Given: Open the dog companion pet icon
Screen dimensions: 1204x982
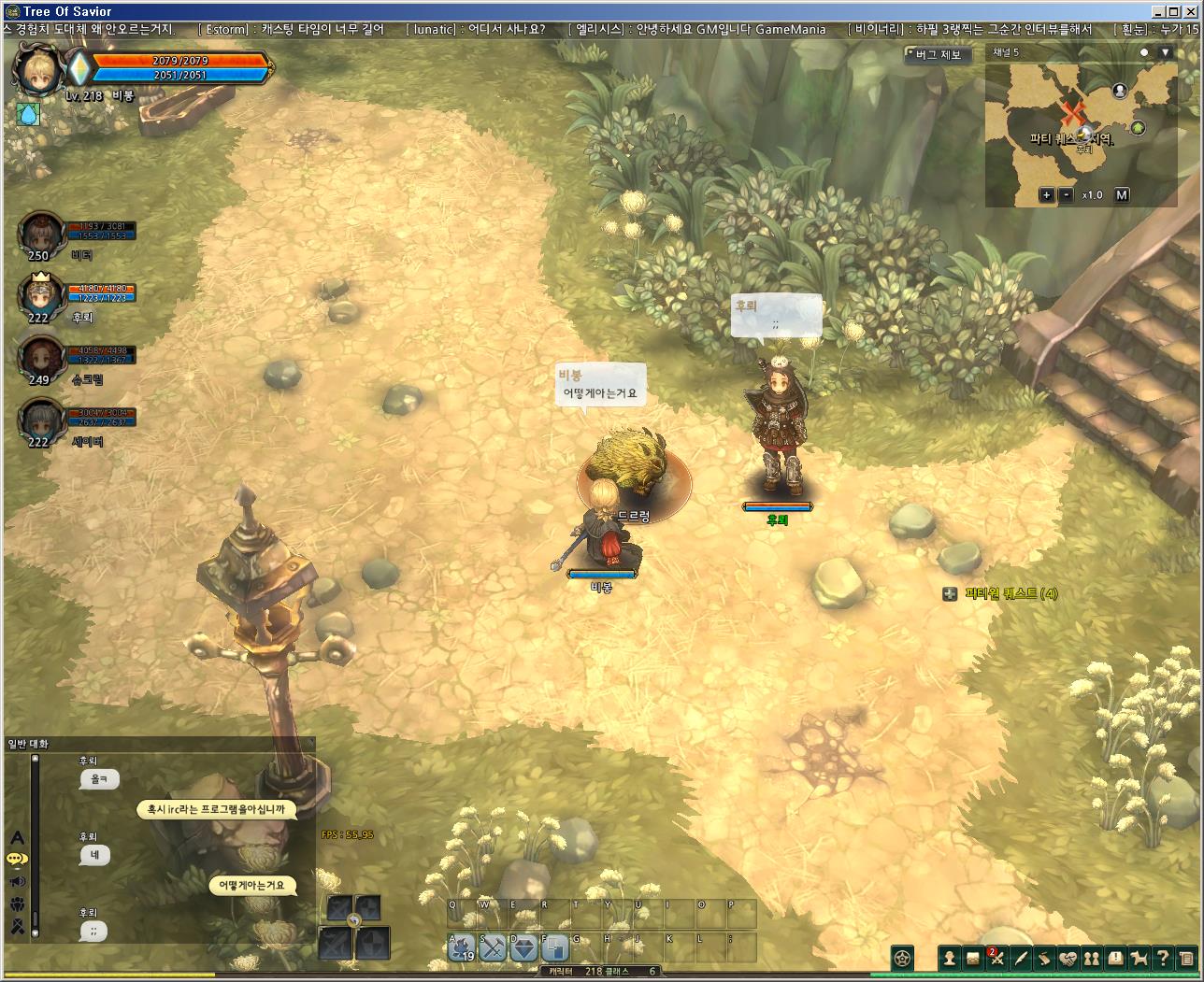Looking at the screenshot, I should (x=1139, y=958).
